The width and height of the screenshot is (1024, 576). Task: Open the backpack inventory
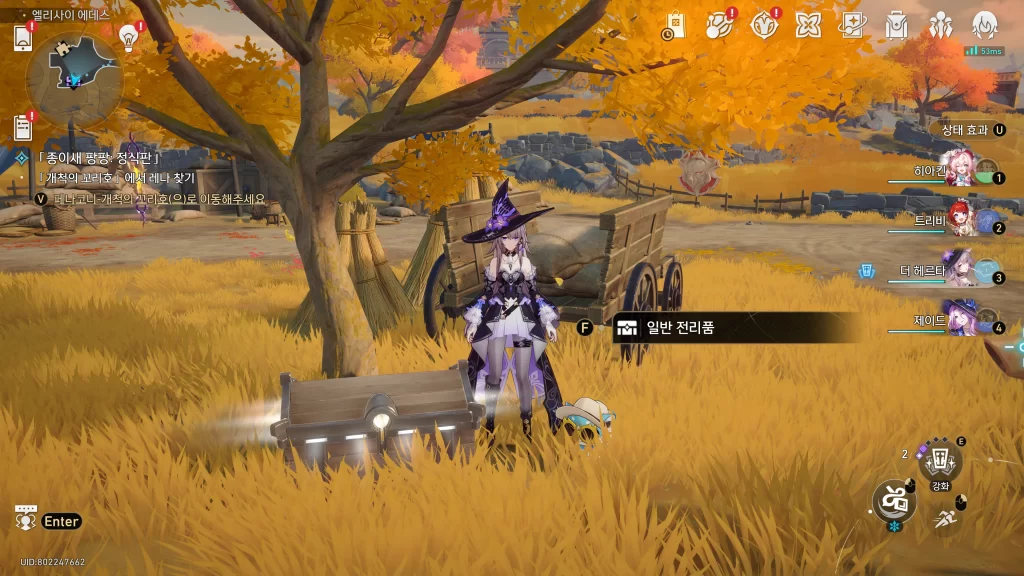(x=896, y=25)
